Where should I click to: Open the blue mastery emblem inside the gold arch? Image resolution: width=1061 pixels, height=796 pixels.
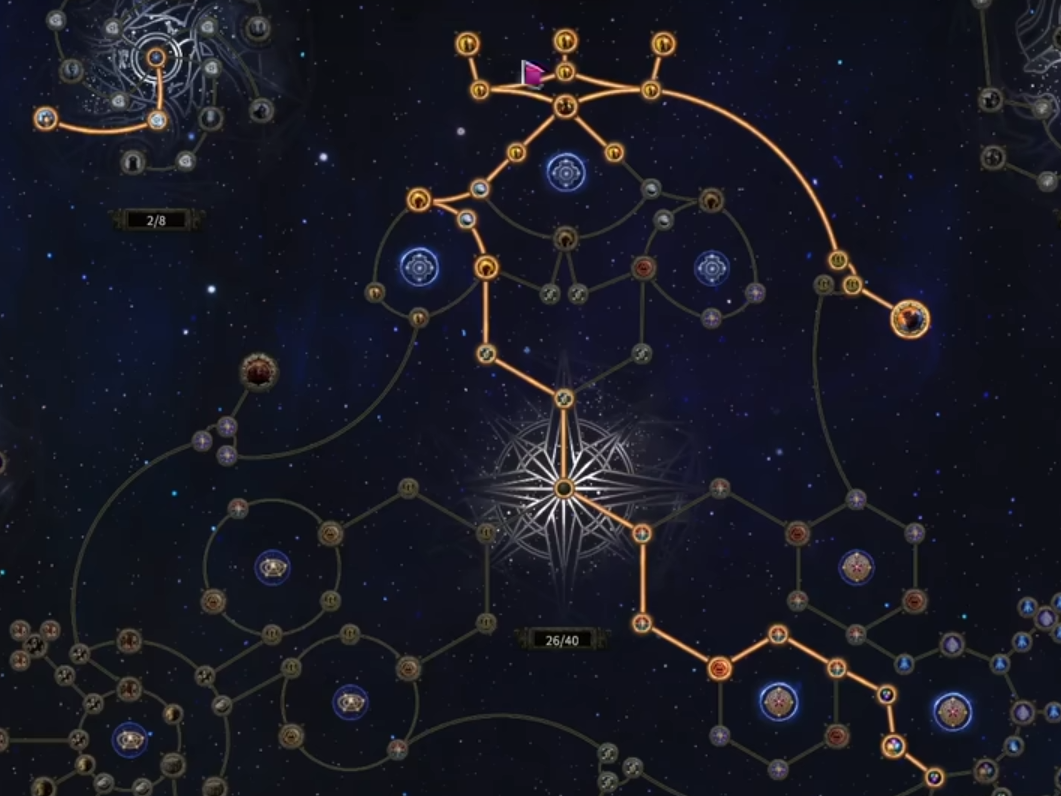click(565, 173)
